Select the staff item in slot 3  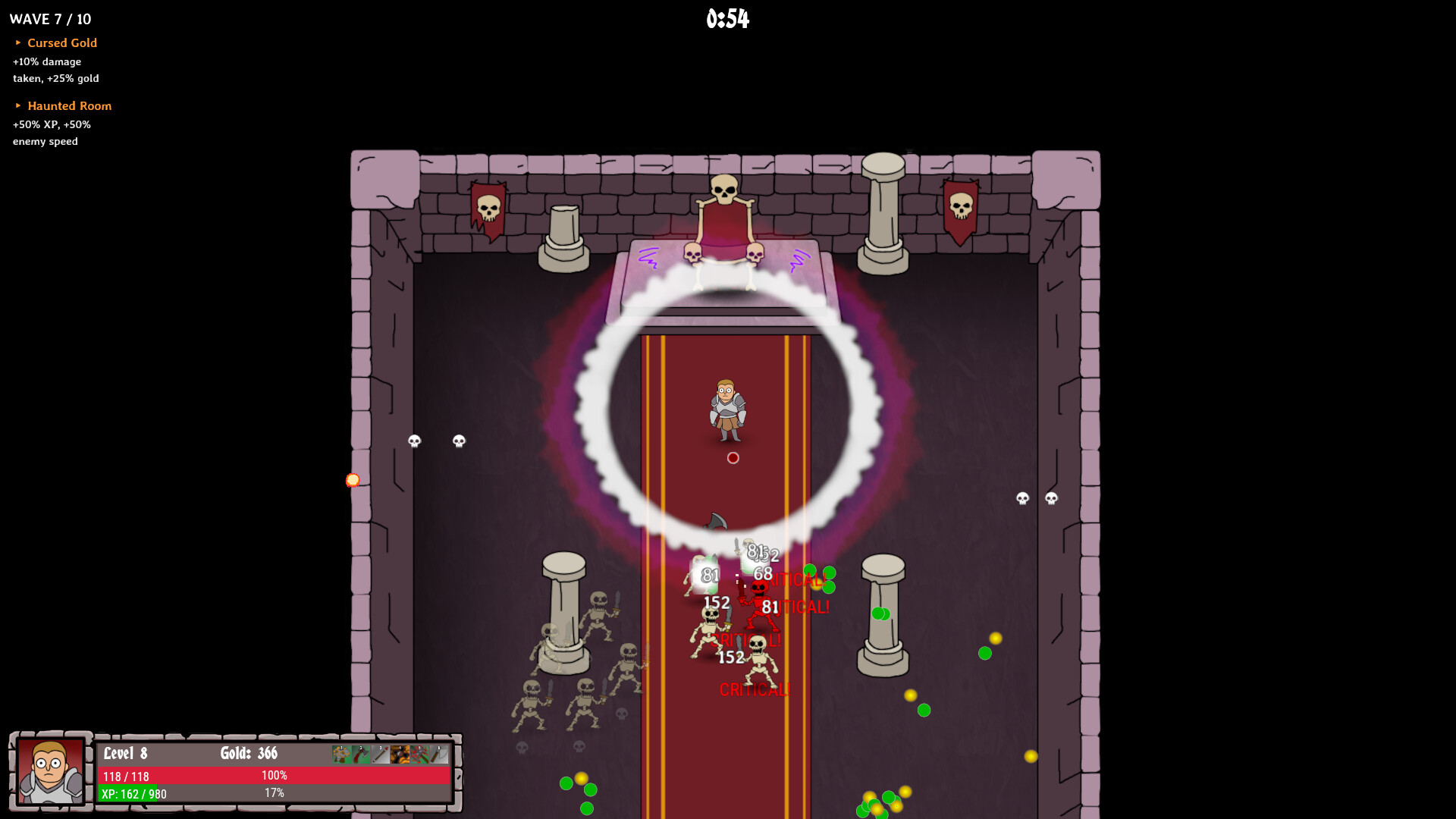tap(380, 755)
